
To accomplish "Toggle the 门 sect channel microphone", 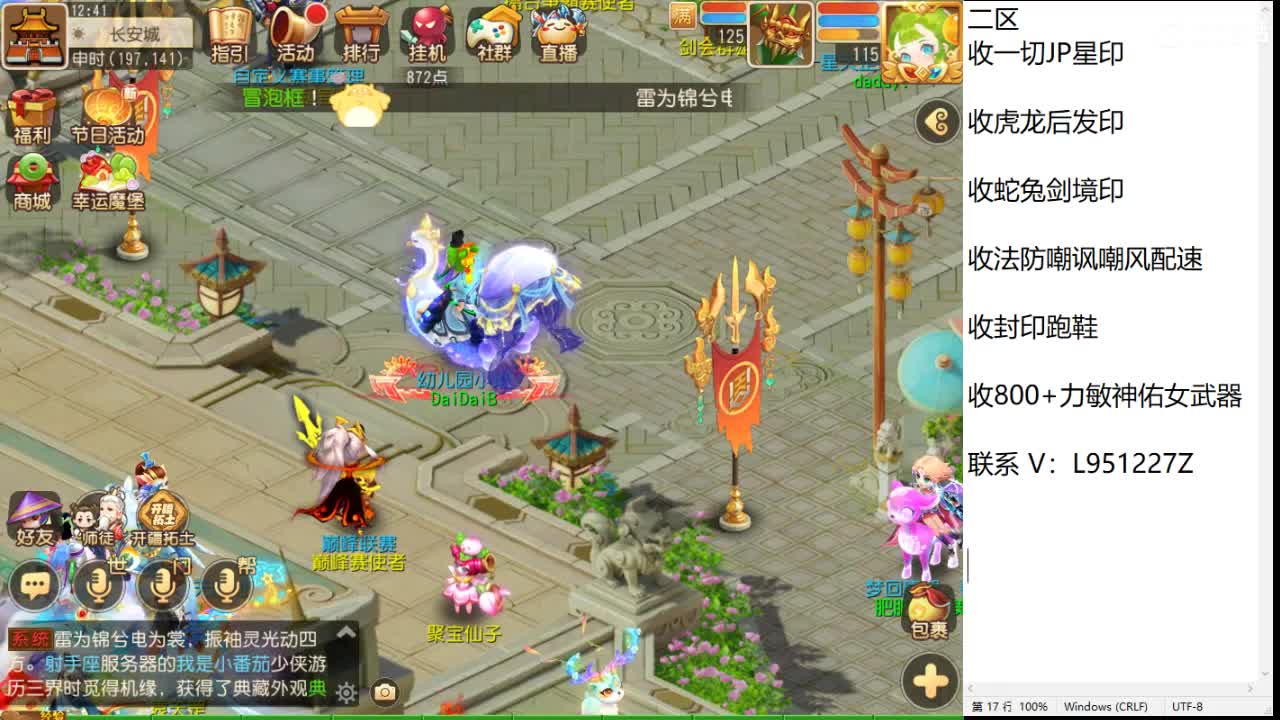I will (162, 585).
